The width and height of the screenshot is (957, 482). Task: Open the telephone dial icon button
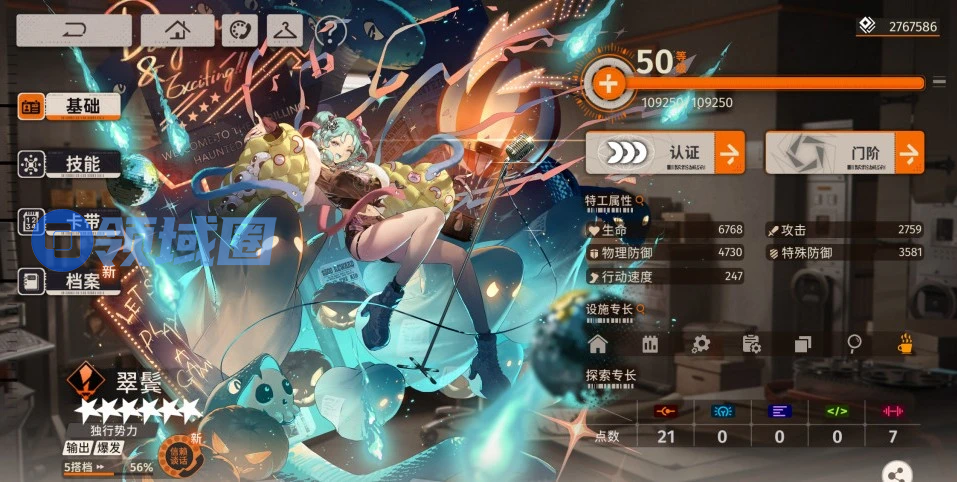pos(239,31)
